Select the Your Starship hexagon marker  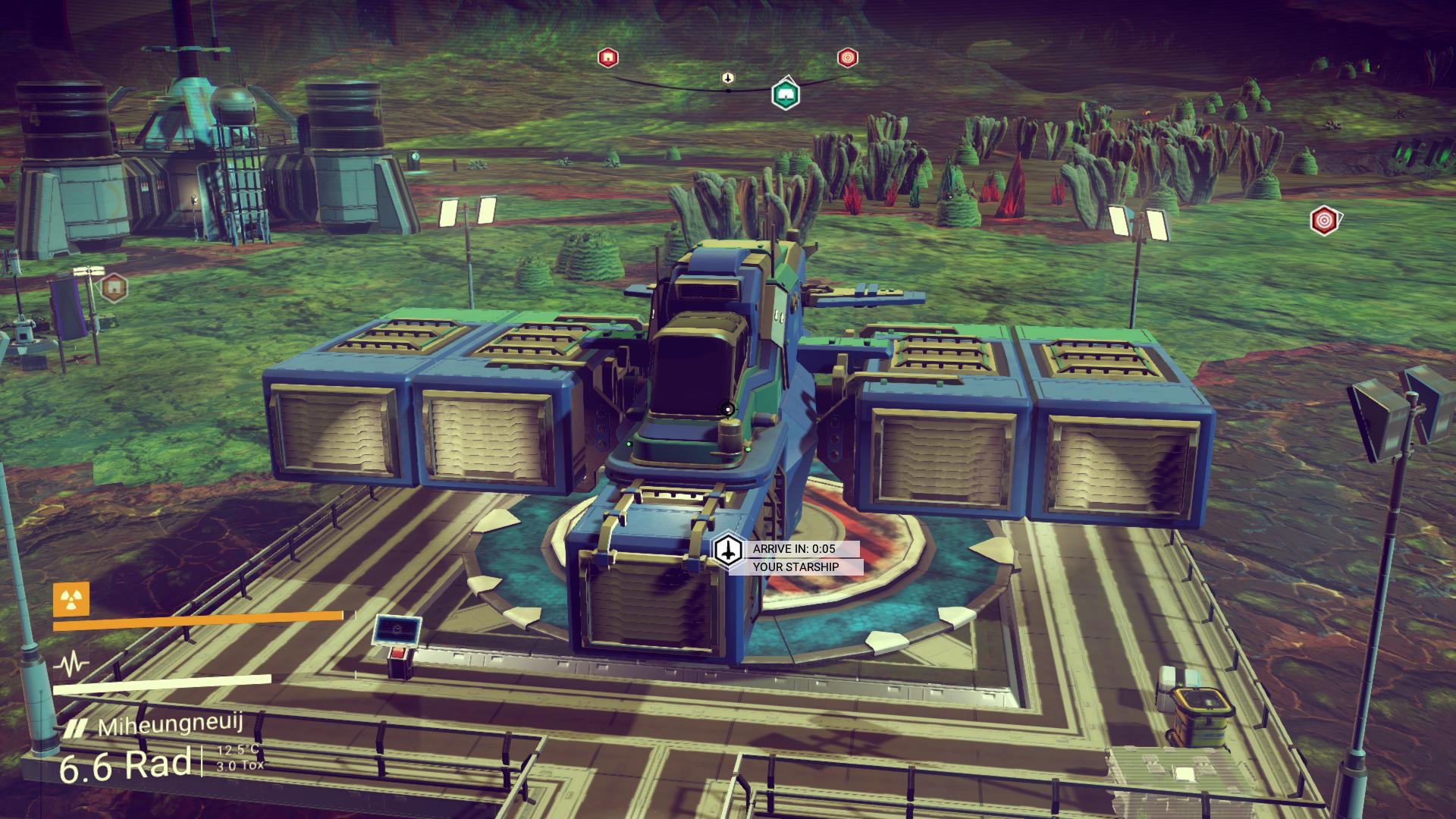(x=729, y=549)
